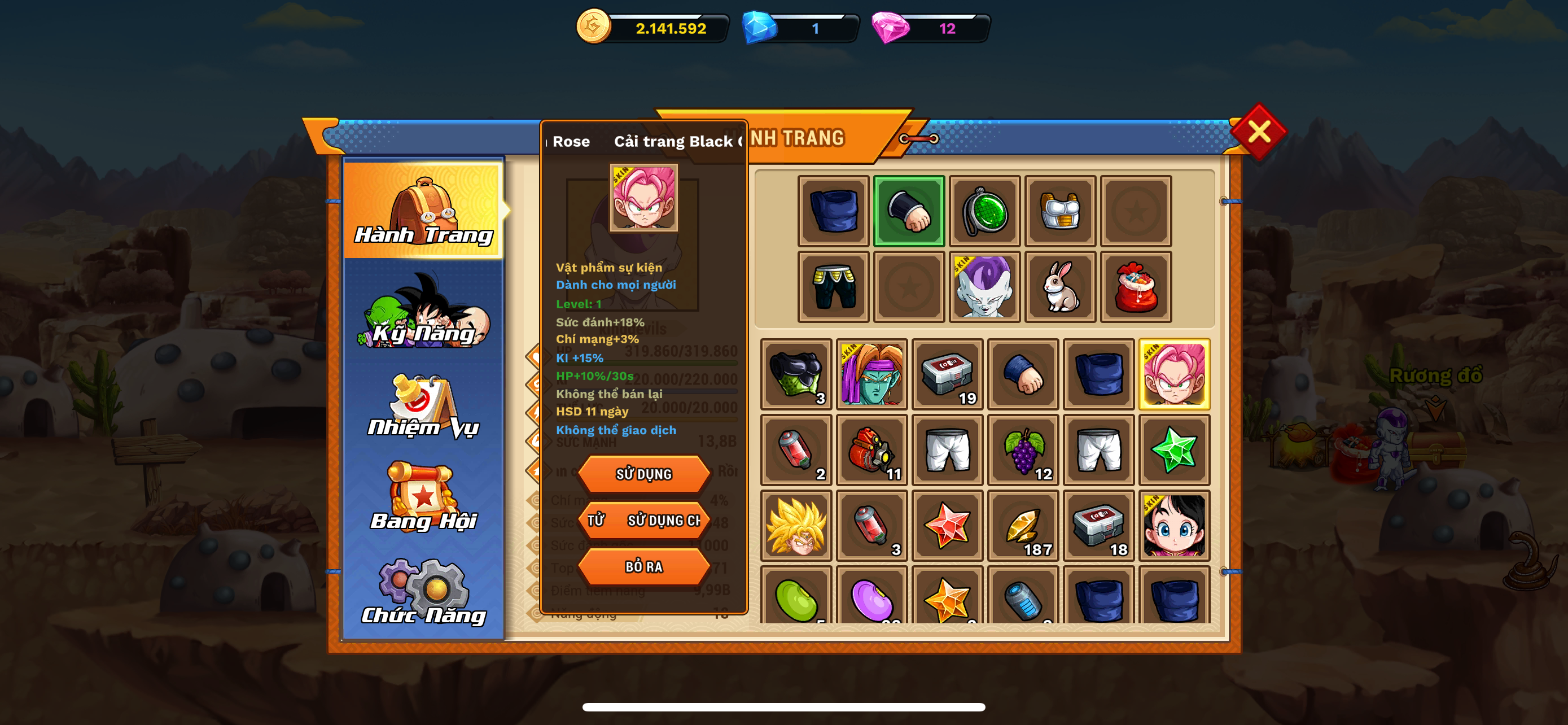Viewport: 1568px width, 725px height.
Task: Close the inventory window
Action: 1258,132
